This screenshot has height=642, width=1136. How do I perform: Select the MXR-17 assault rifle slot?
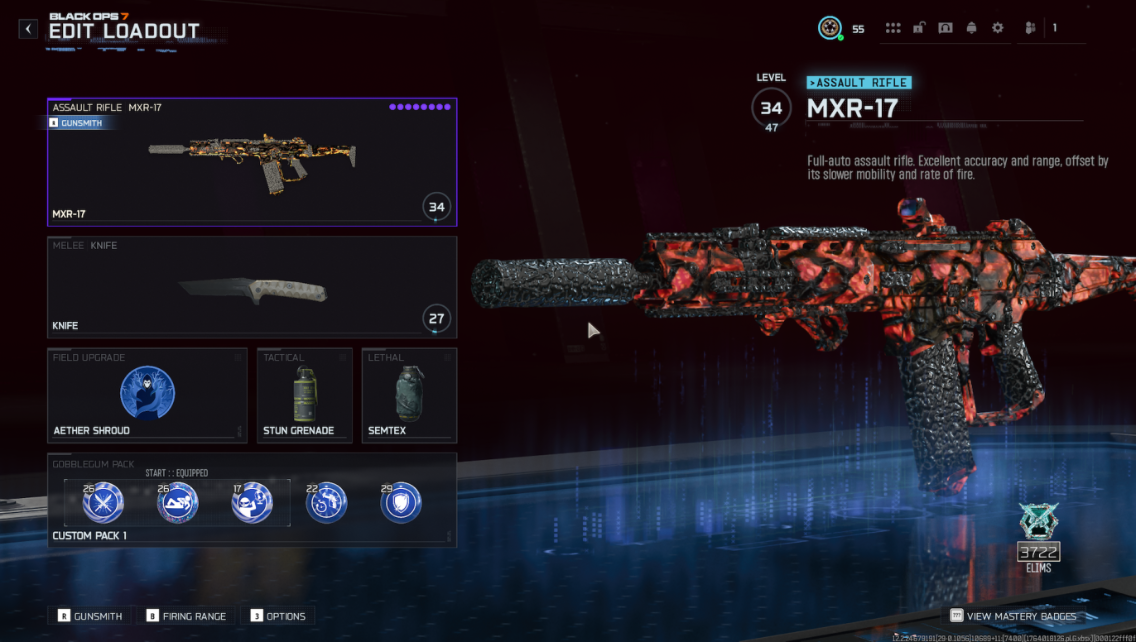click(x=252, y=162)
